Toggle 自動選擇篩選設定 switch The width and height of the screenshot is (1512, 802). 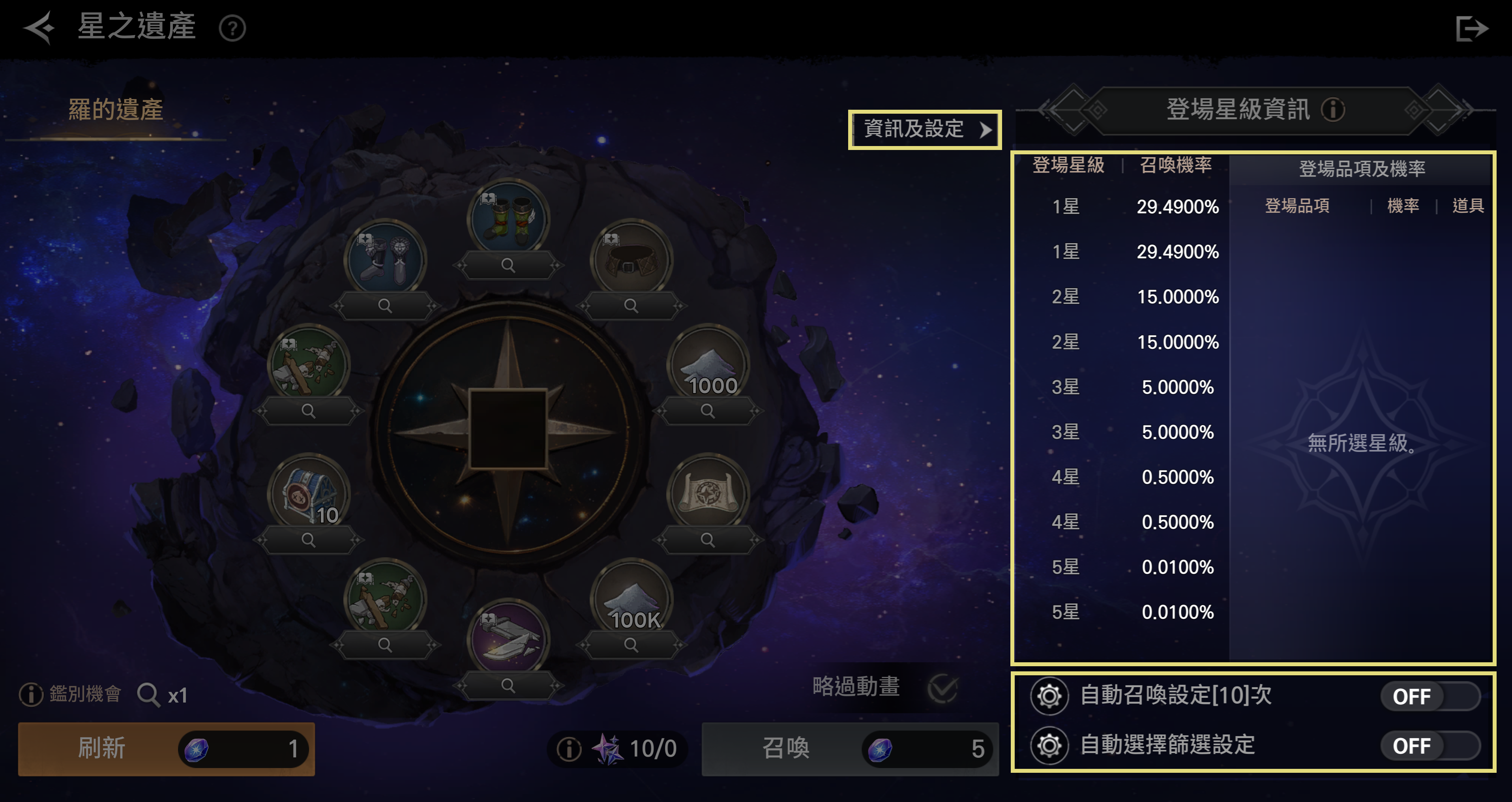coord(1430,746)
